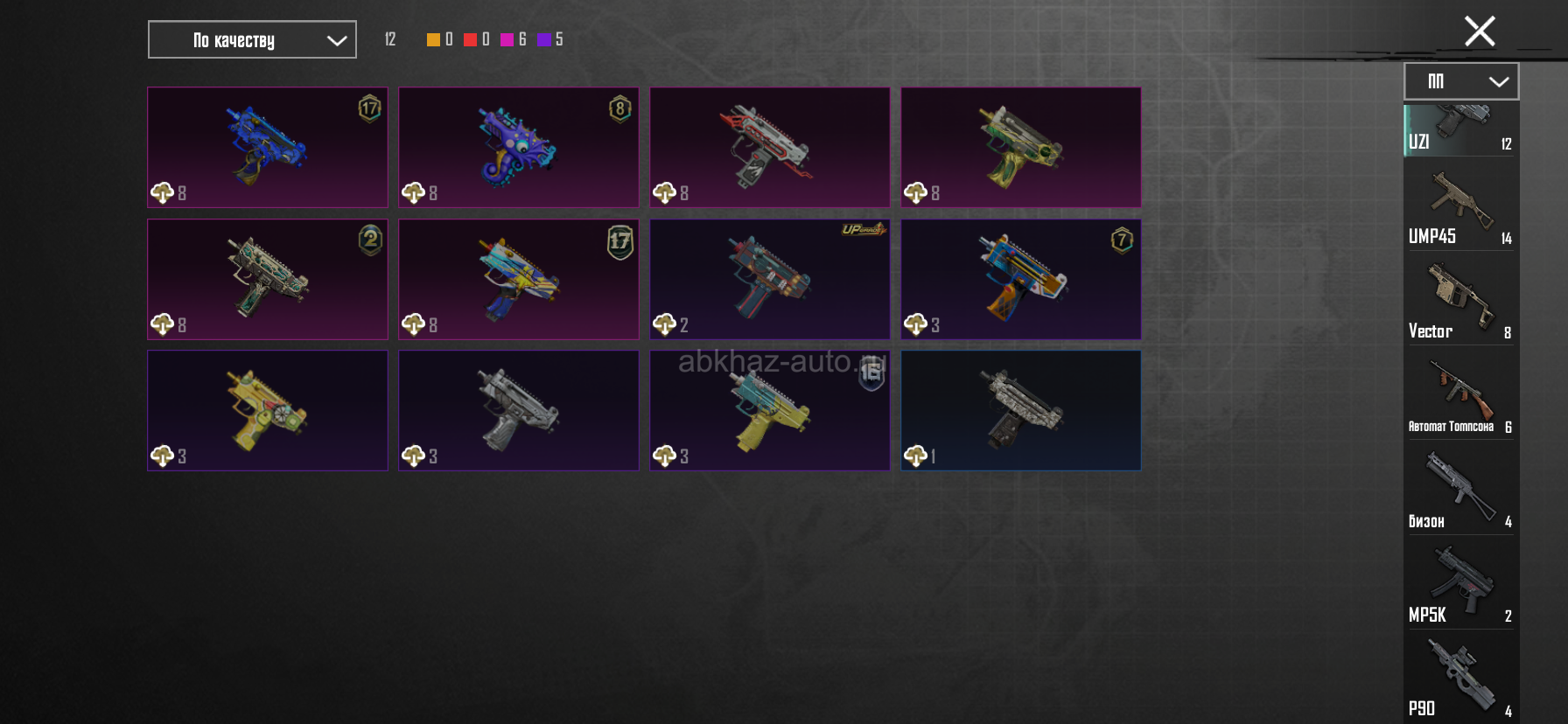
Task: Pick the red and white UZI skin
Action: [x=769, y=147]
